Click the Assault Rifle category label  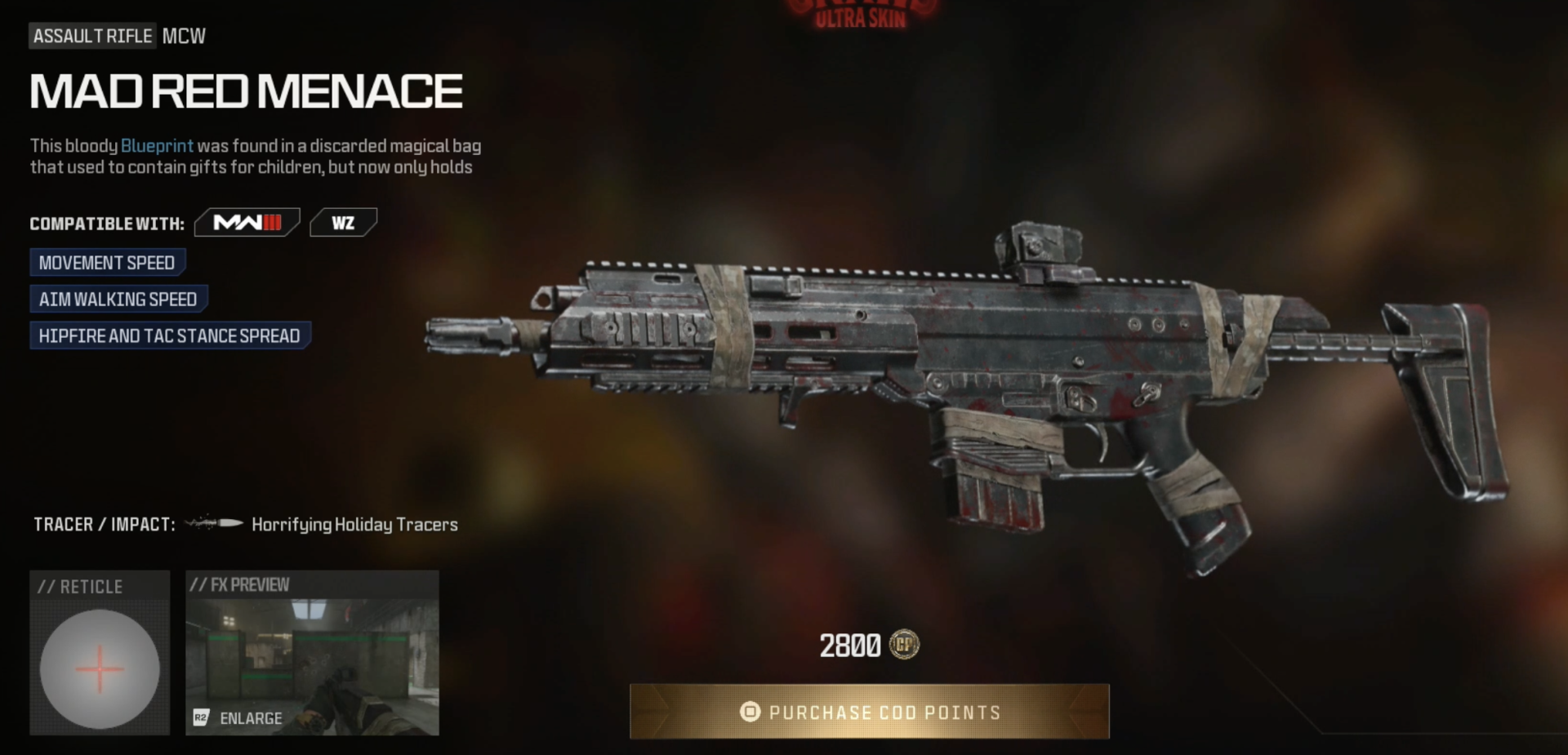91,35
